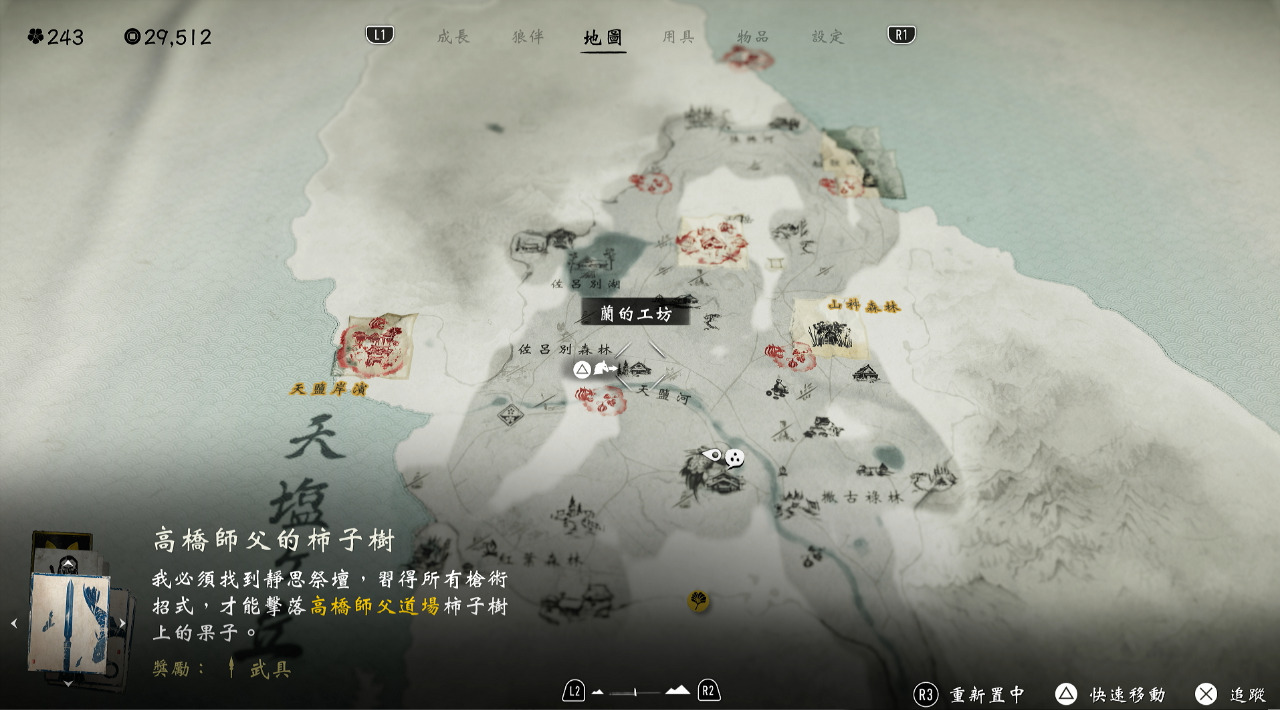Image resolution: width=1280 pixels, height=710 pixels.
Task: Choose the blue spear quest card
Action: coord(68,622)
